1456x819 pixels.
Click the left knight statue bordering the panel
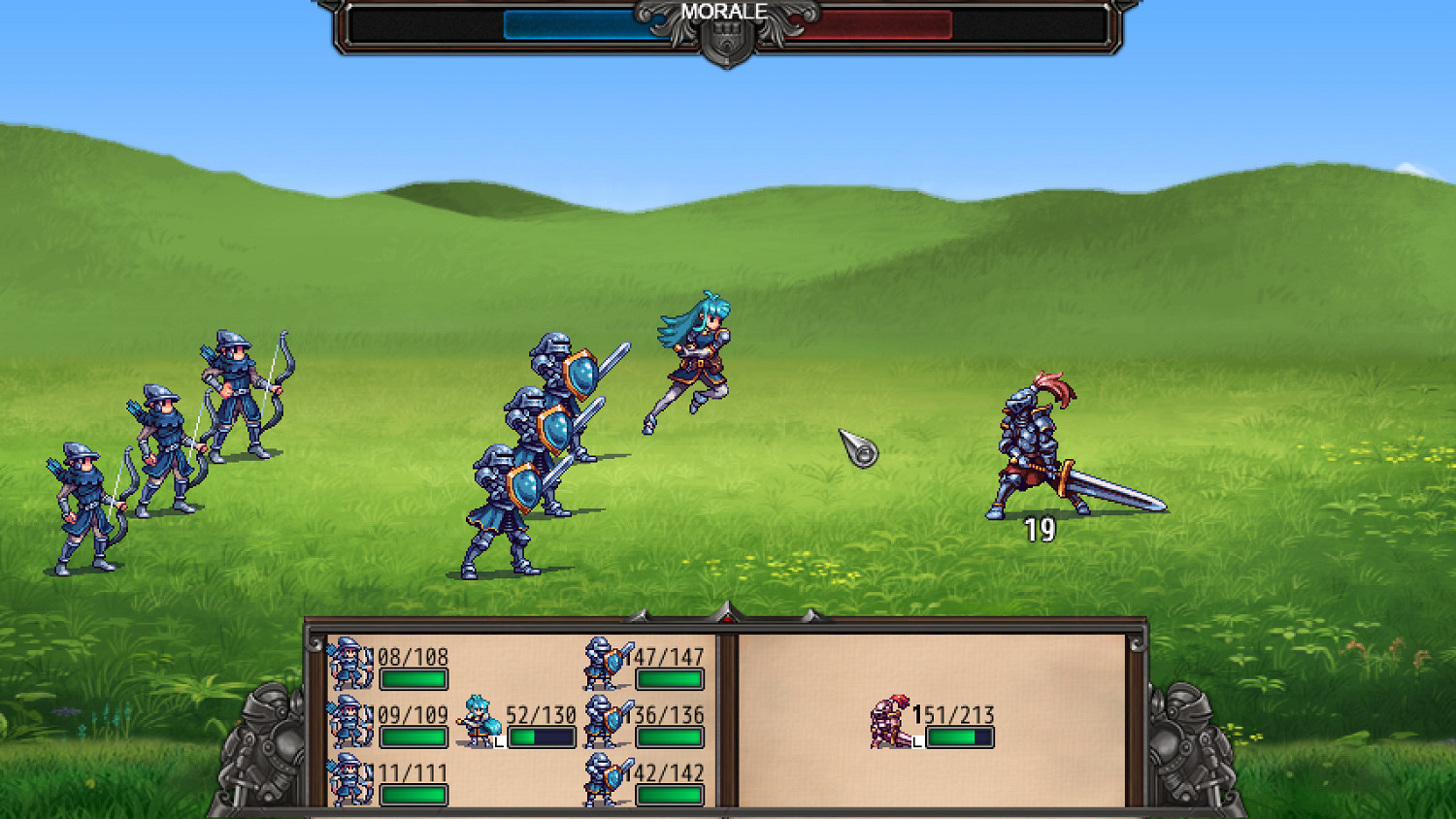[260, 747]
